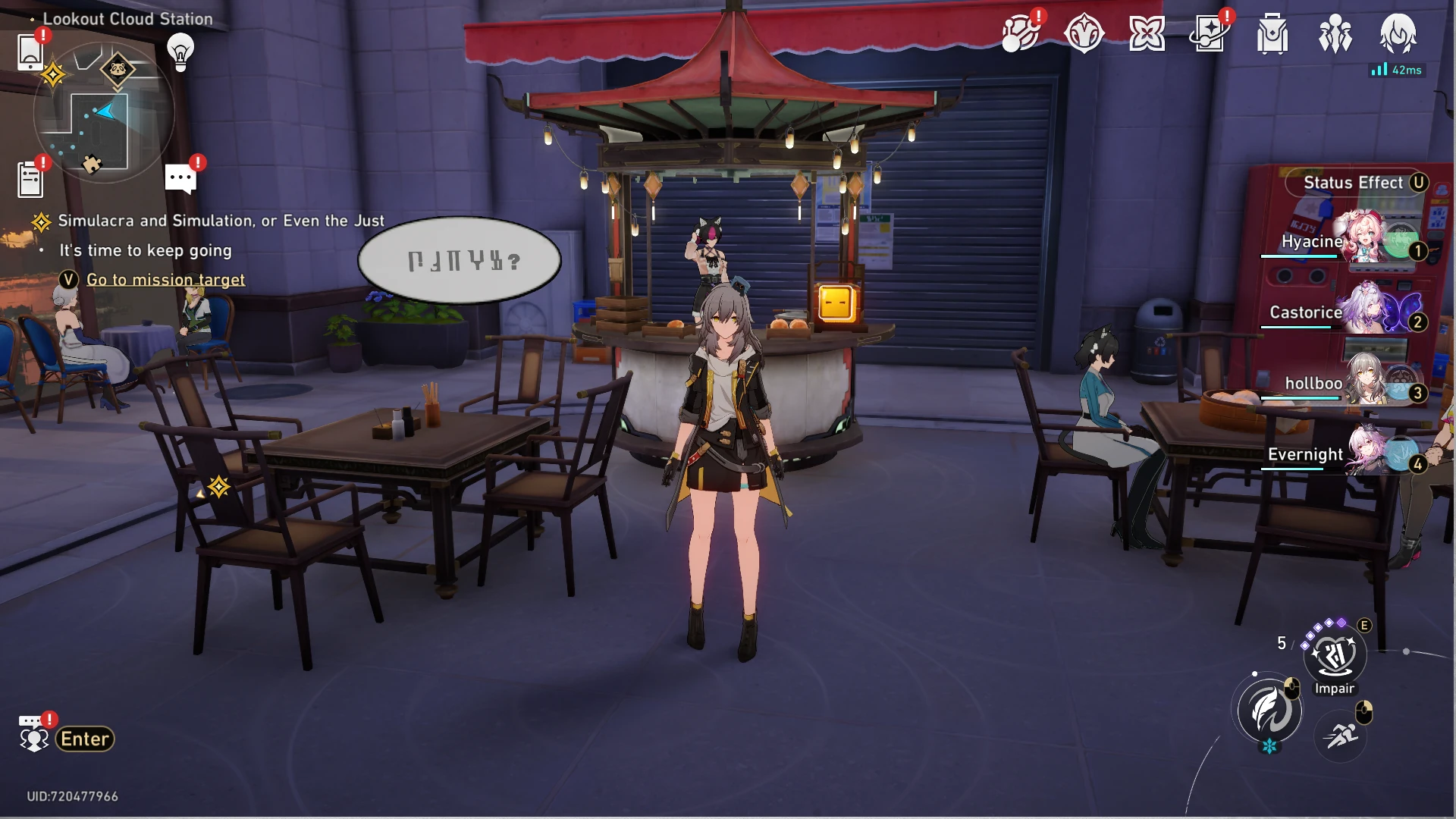Viewport: 1456px width, 819px height.
Task: Open the backpack inventory icon
Action: pos(1272,34)
